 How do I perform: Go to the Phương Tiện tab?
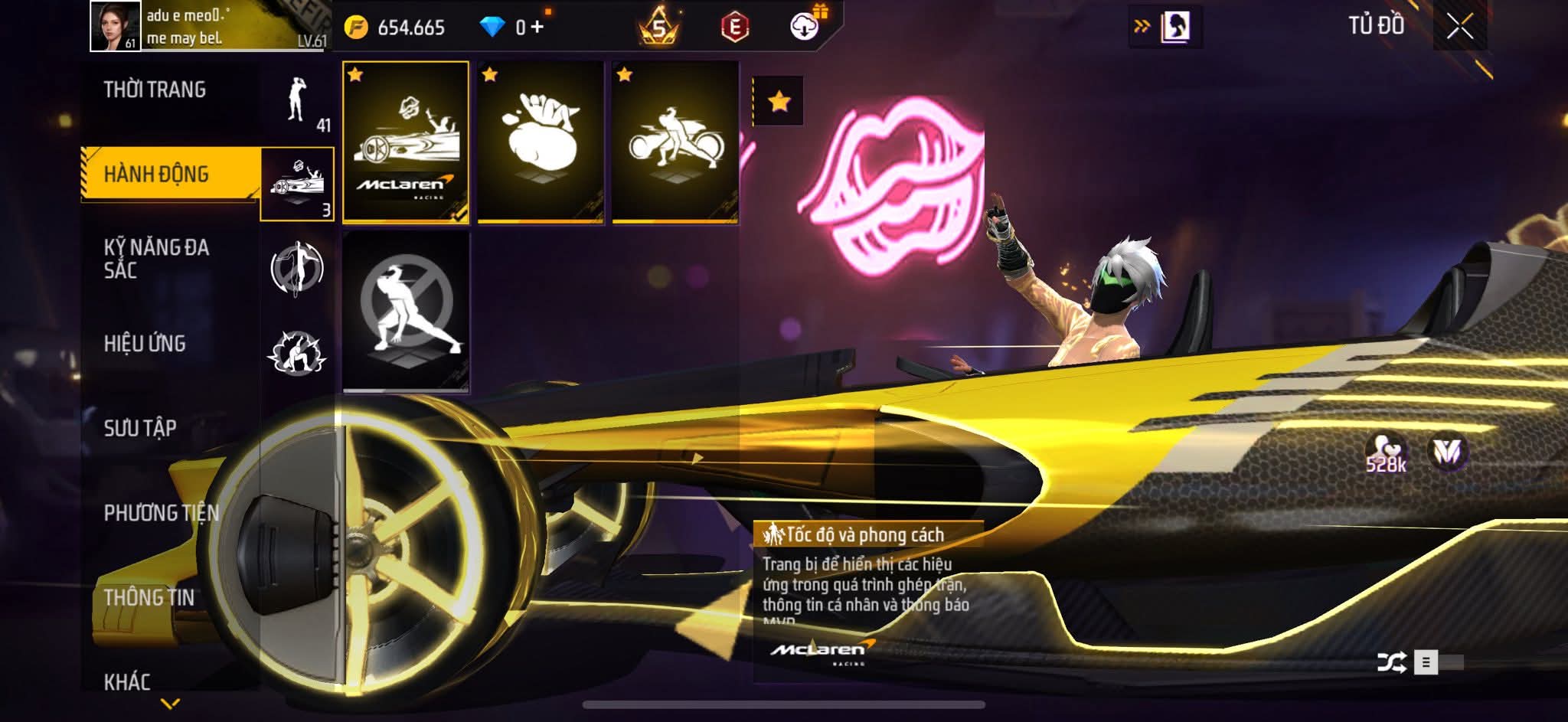point(161,513)
